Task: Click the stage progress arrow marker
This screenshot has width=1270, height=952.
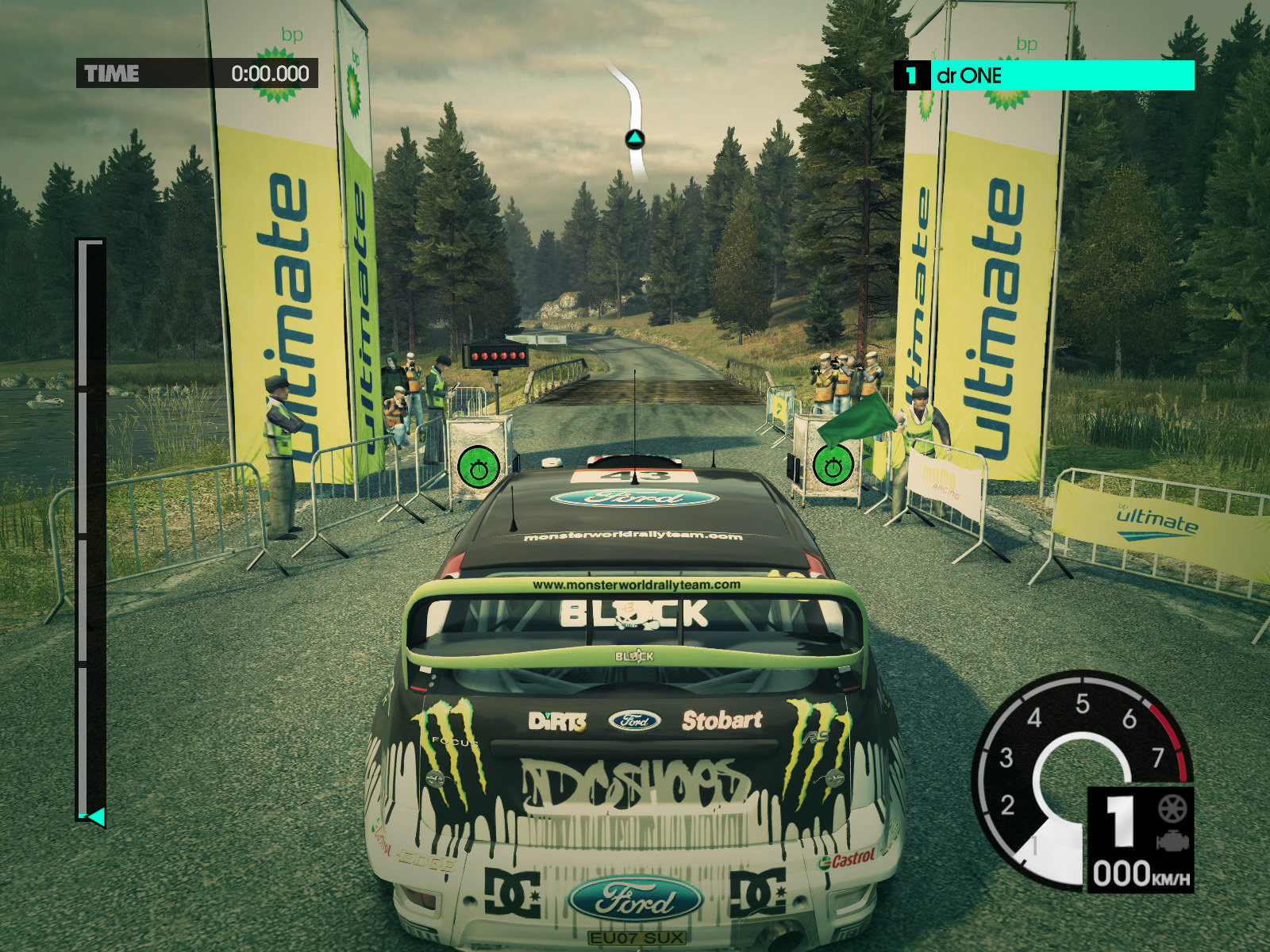Action: 95,816
